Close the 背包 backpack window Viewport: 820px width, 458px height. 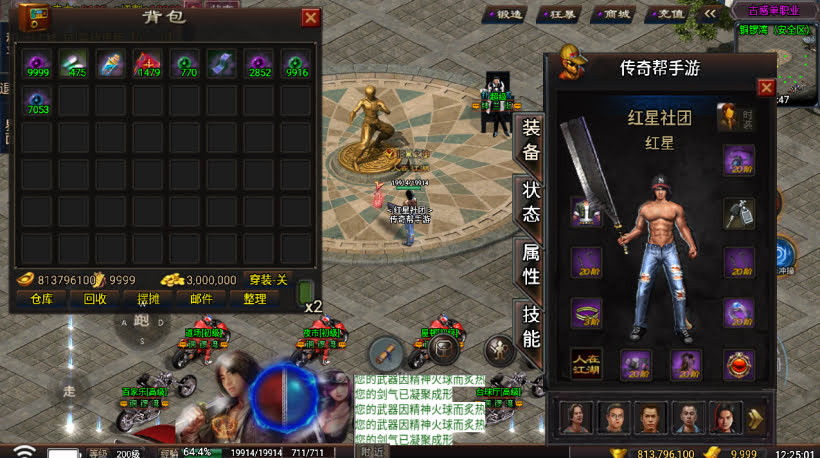click(x=310, y=17)
